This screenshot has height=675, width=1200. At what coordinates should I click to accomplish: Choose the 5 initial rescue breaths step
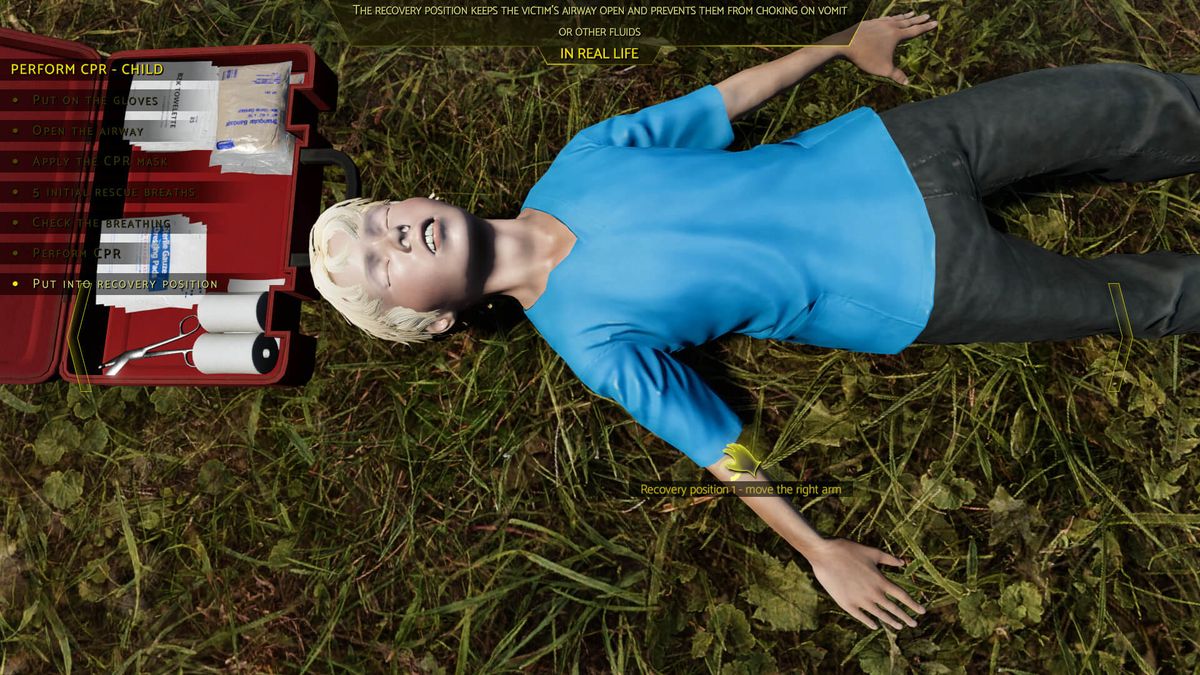click(x=113, y=192)
